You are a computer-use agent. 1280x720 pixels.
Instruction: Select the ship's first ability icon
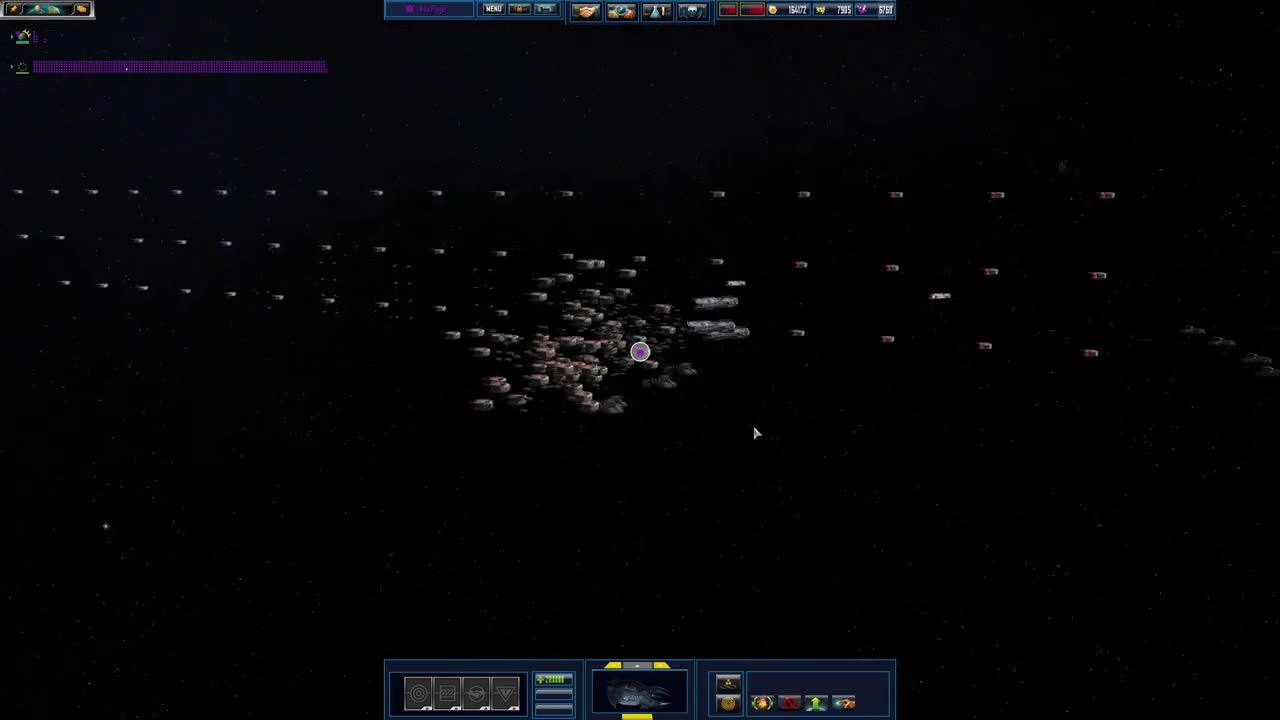pos(419,693)
